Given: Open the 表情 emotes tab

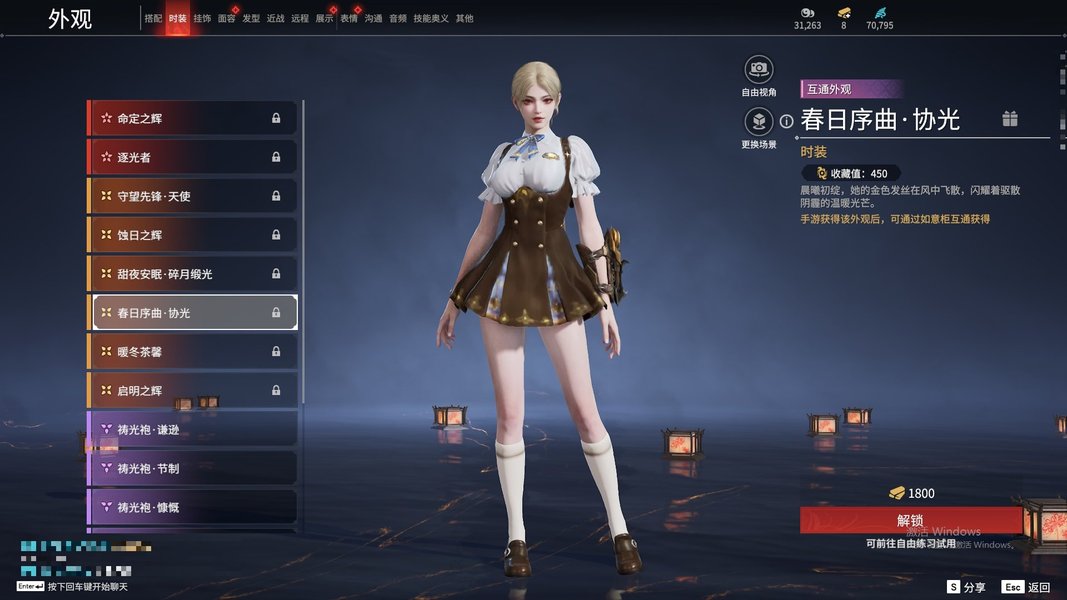Looking at the screenshot, I should [x=349, y=19].
